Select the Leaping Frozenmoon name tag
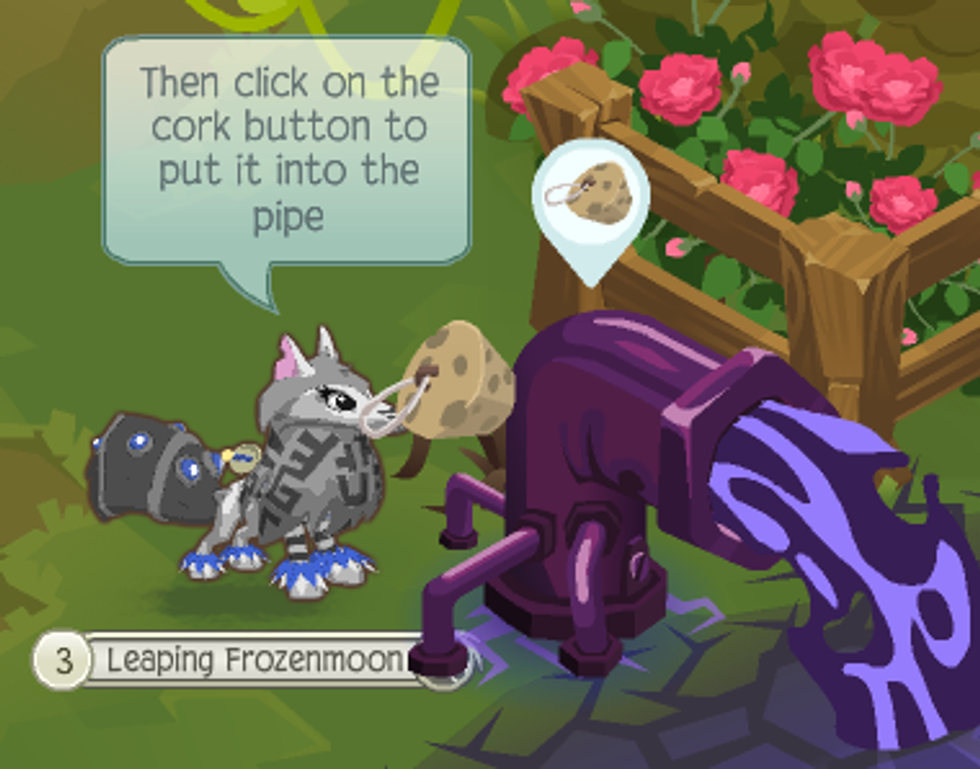Screen dimensions: 980x769 click(250, 660)
